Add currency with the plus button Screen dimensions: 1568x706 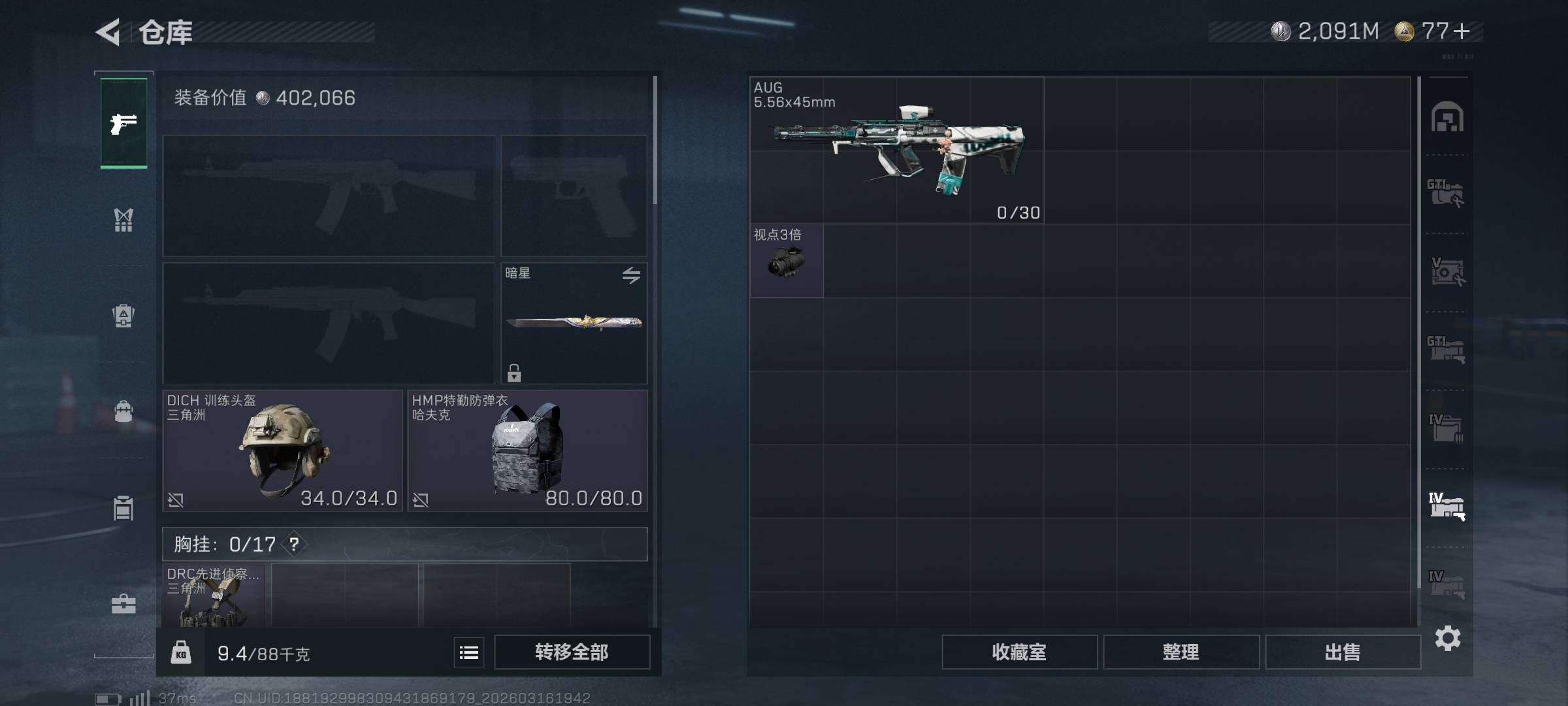(1462, 31)
